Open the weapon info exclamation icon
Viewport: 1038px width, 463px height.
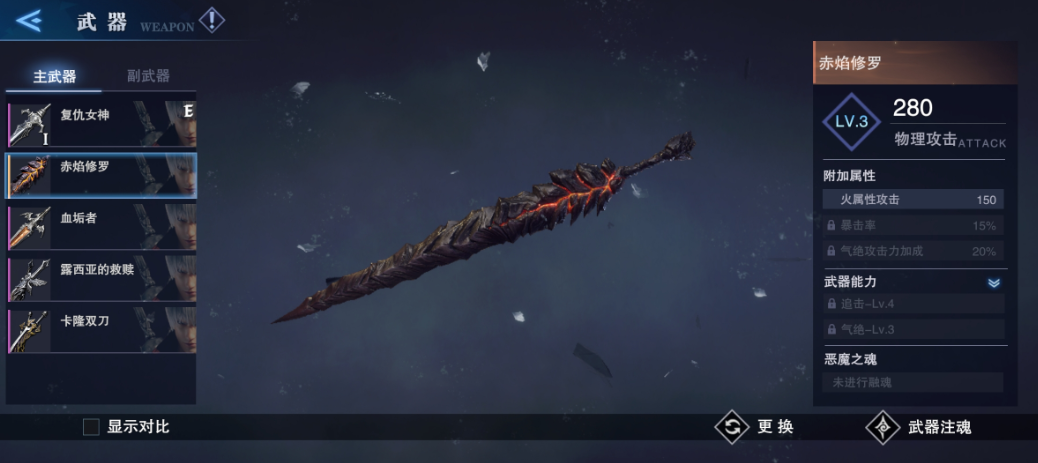coord(211,20)
